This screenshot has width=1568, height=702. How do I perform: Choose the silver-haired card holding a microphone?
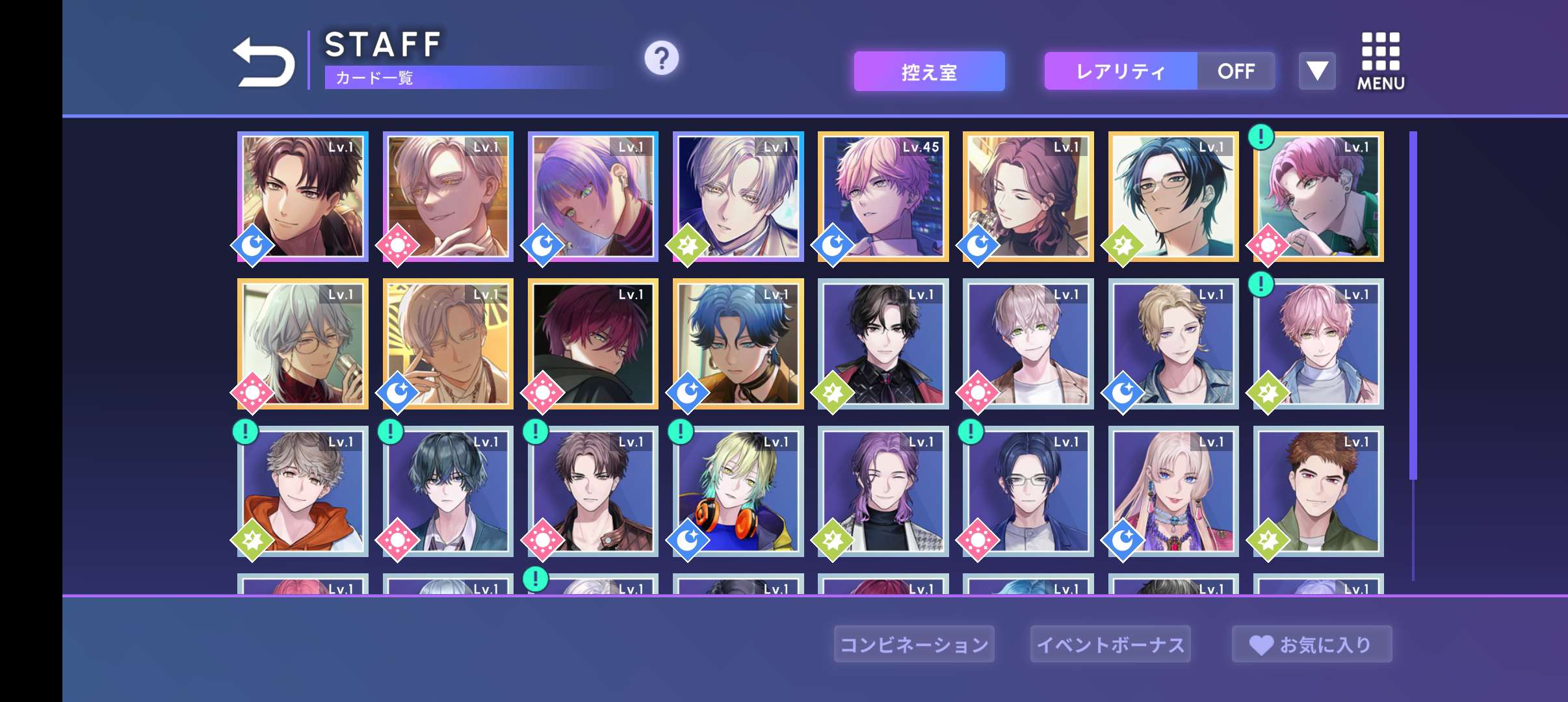[x=303, y=344]
